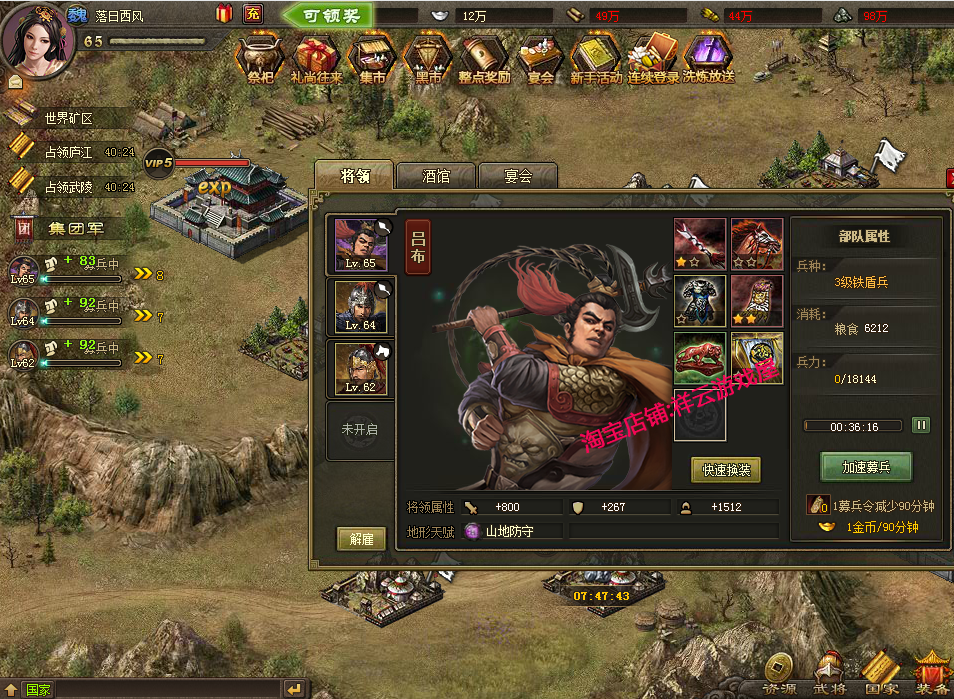
Task: Select the Lv. 64 general portrait
Action: (361, 307)
